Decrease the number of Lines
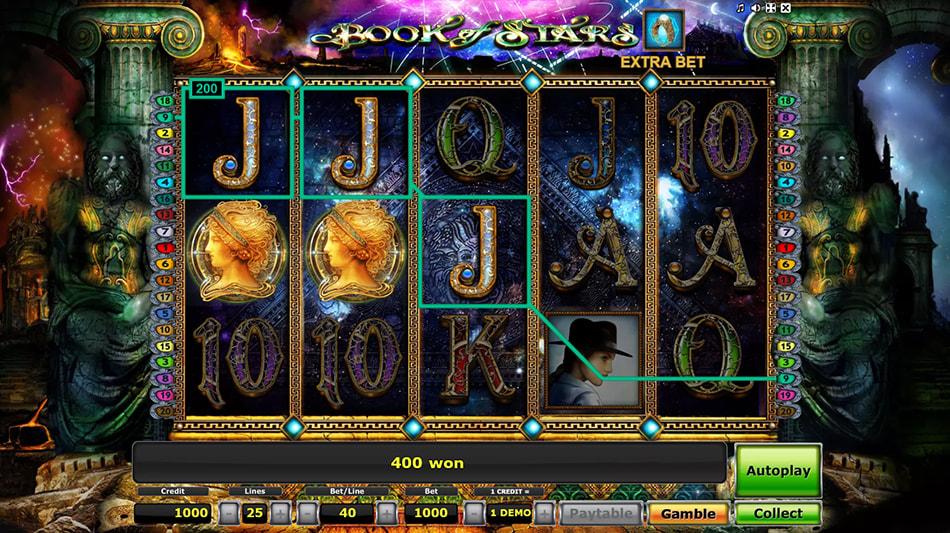950x533 pixels. pos(230,513)
